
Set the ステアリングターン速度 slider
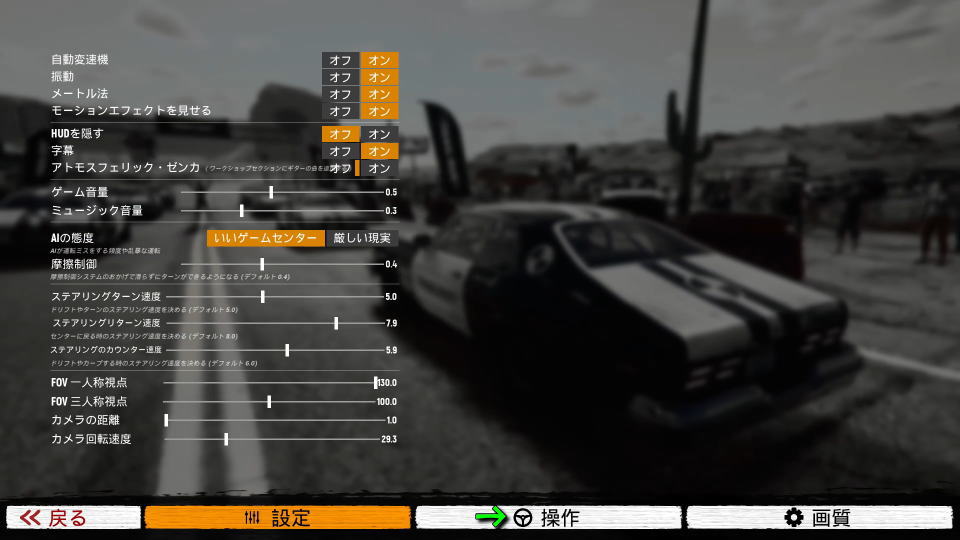pos(263,297)
